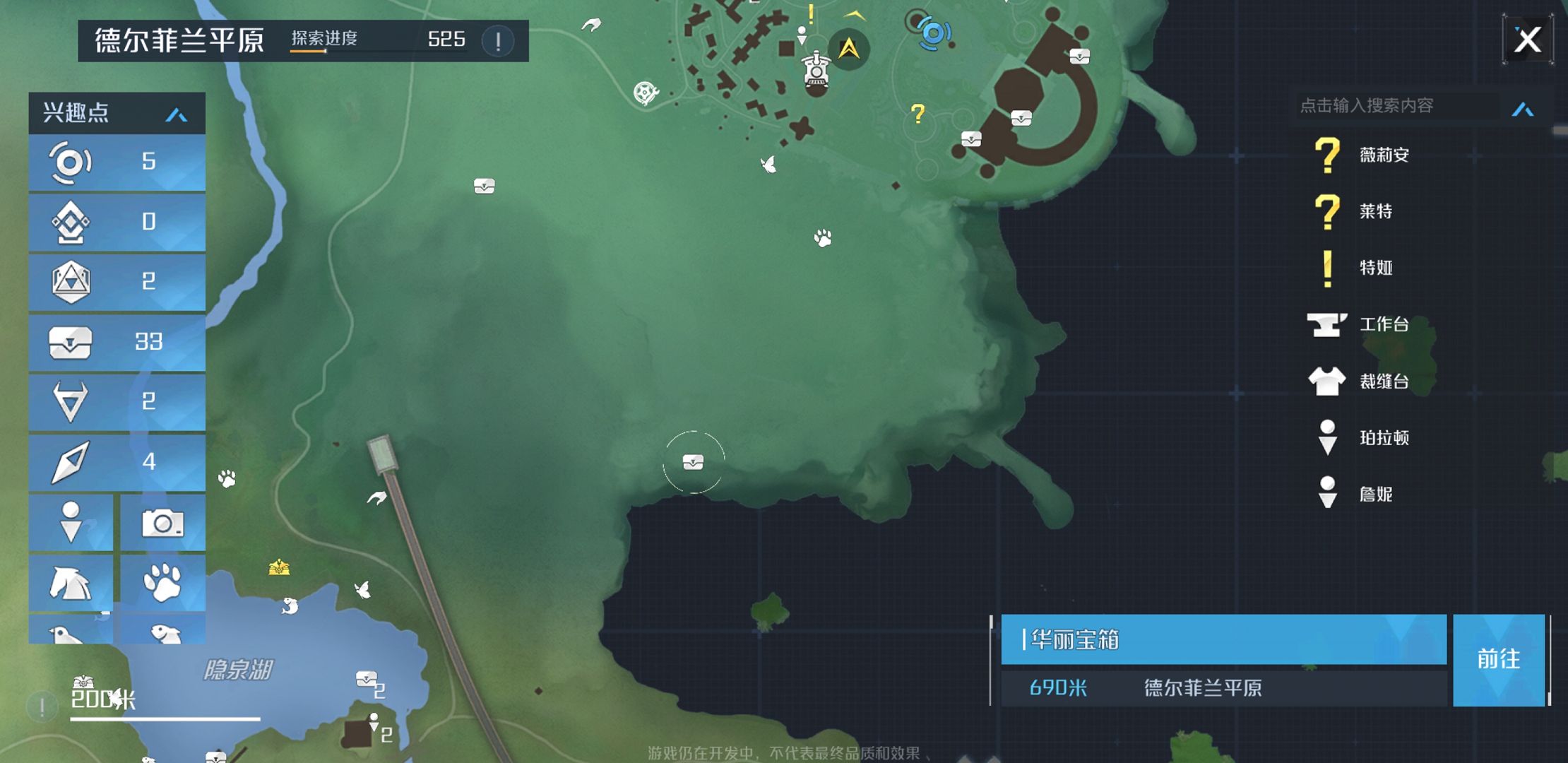Click the circled treasure chest map marker

[693, 462]
